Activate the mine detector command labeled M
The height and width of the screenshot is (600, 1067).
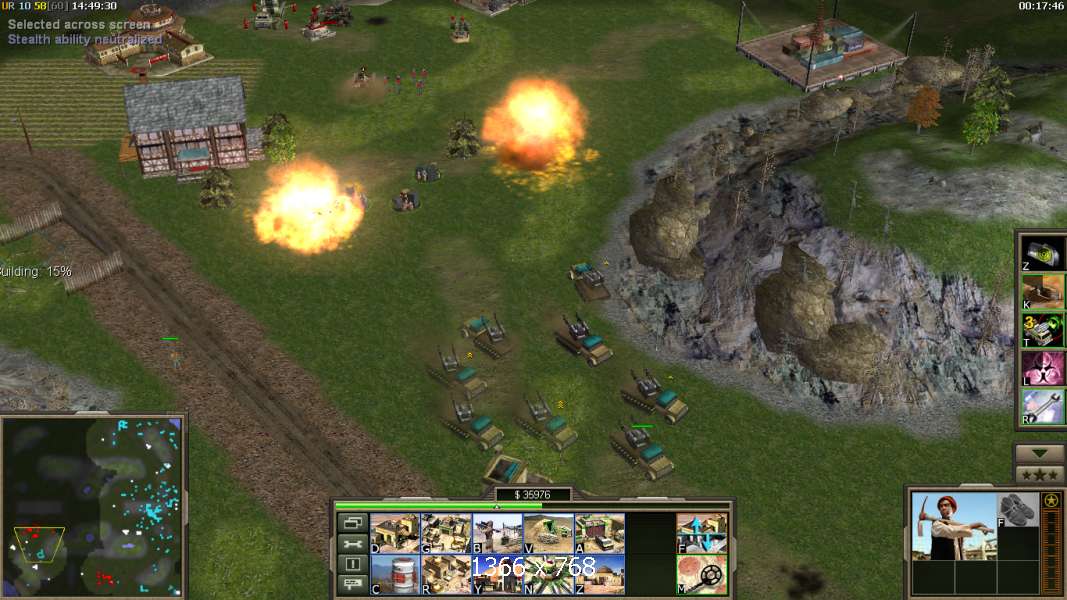tap(702, 574)
